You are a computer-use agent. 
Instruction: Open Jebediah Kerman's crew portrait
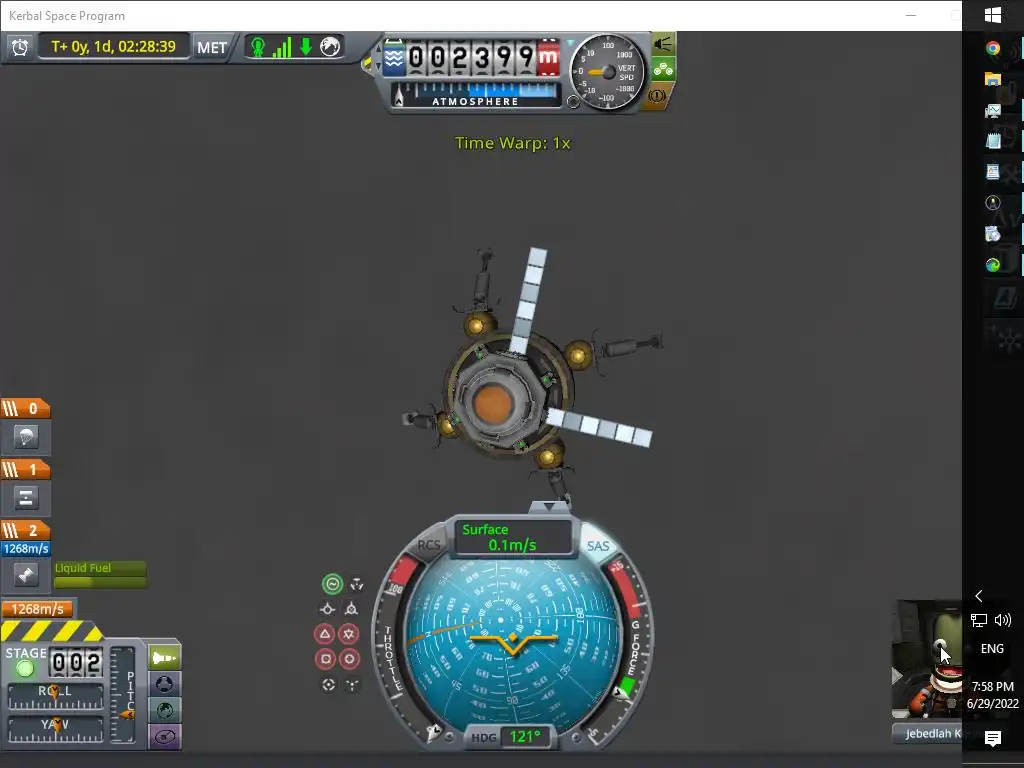tap(927, 660)
